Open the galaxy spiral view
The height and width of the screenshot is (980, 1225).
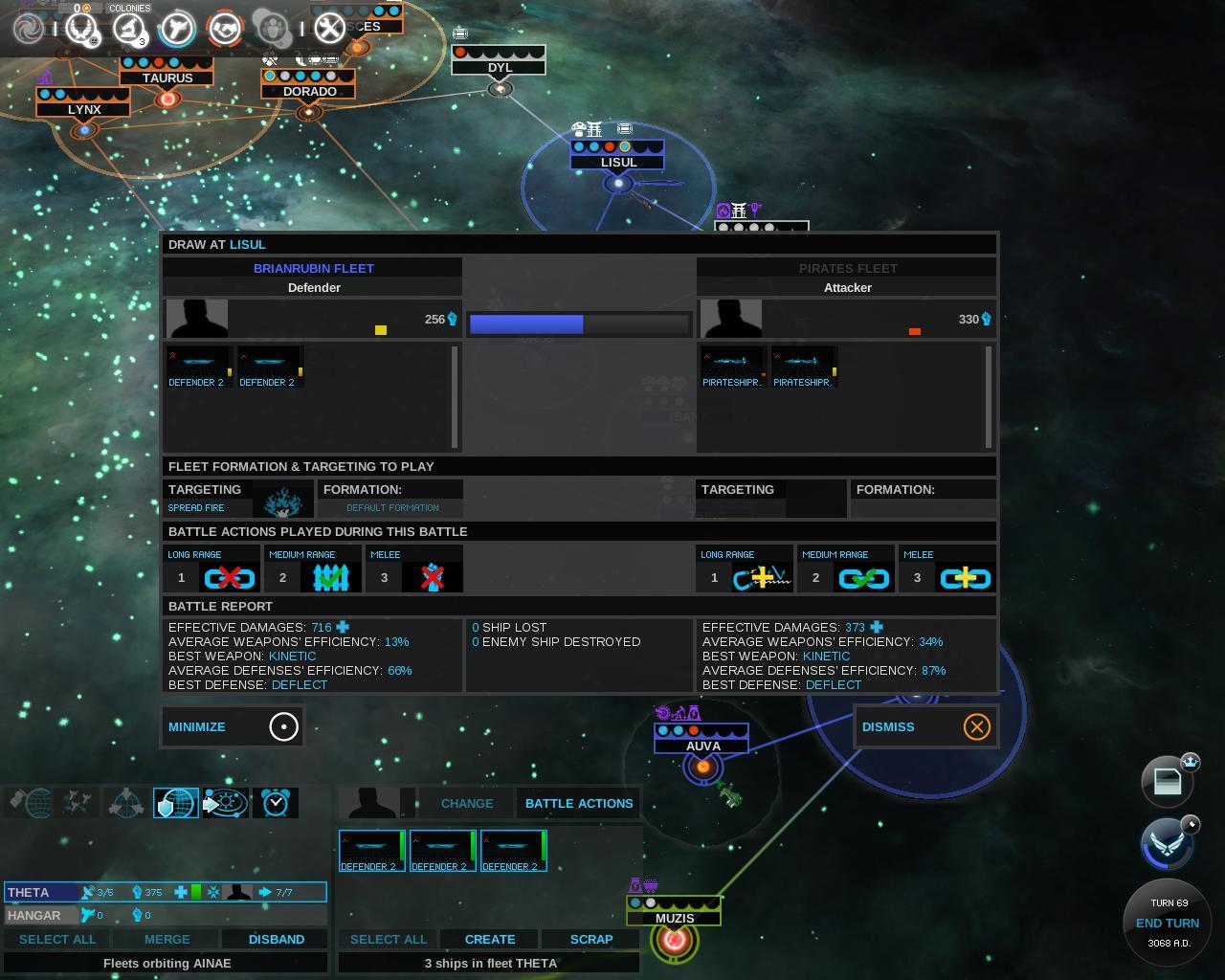point(29,29)
